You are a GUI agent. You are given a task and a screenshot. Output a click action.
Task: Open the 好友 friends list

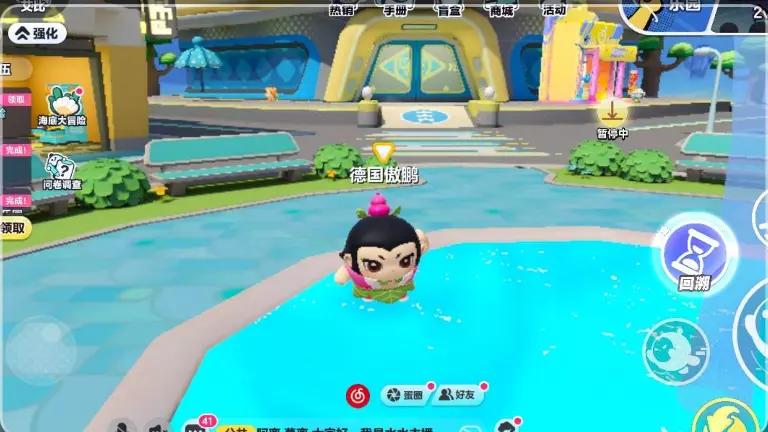click(x=460, y=395)
